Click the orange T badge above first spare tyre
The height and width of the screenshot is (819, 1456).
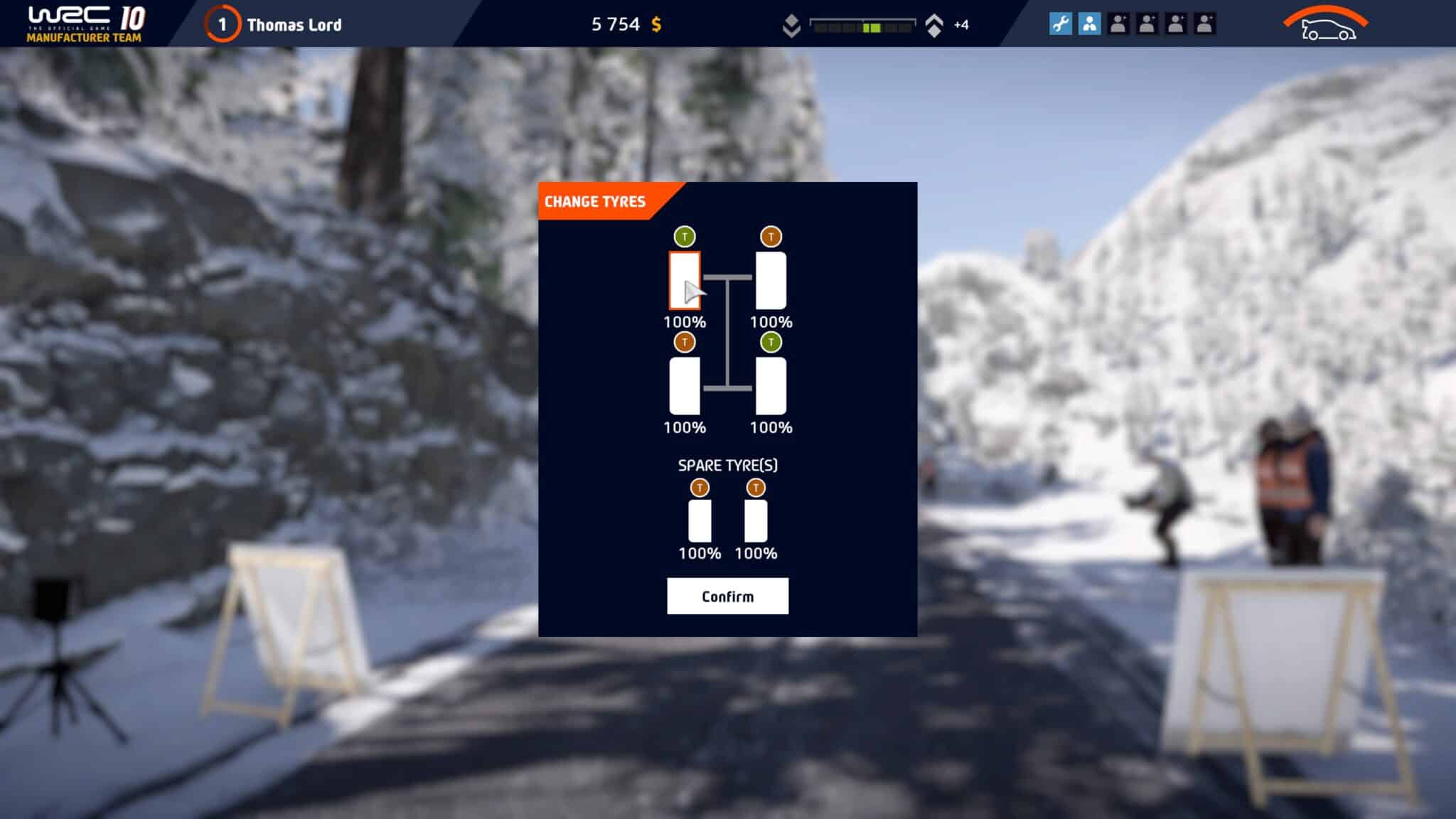click(700, 488)
